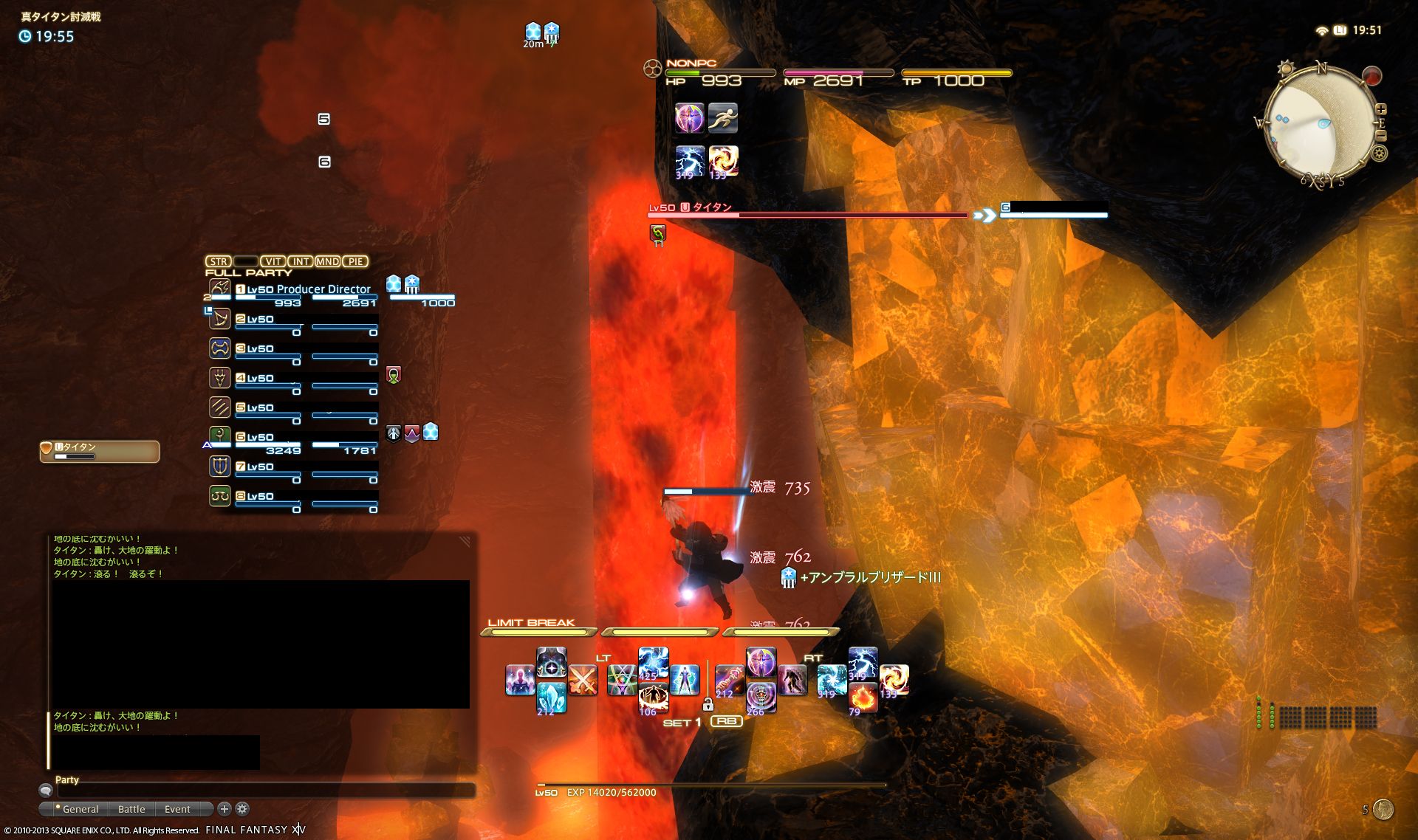Screen dimensions: 1418x840
Task: Click the zoom-in button on the minimap
Action: [1381, 109]
